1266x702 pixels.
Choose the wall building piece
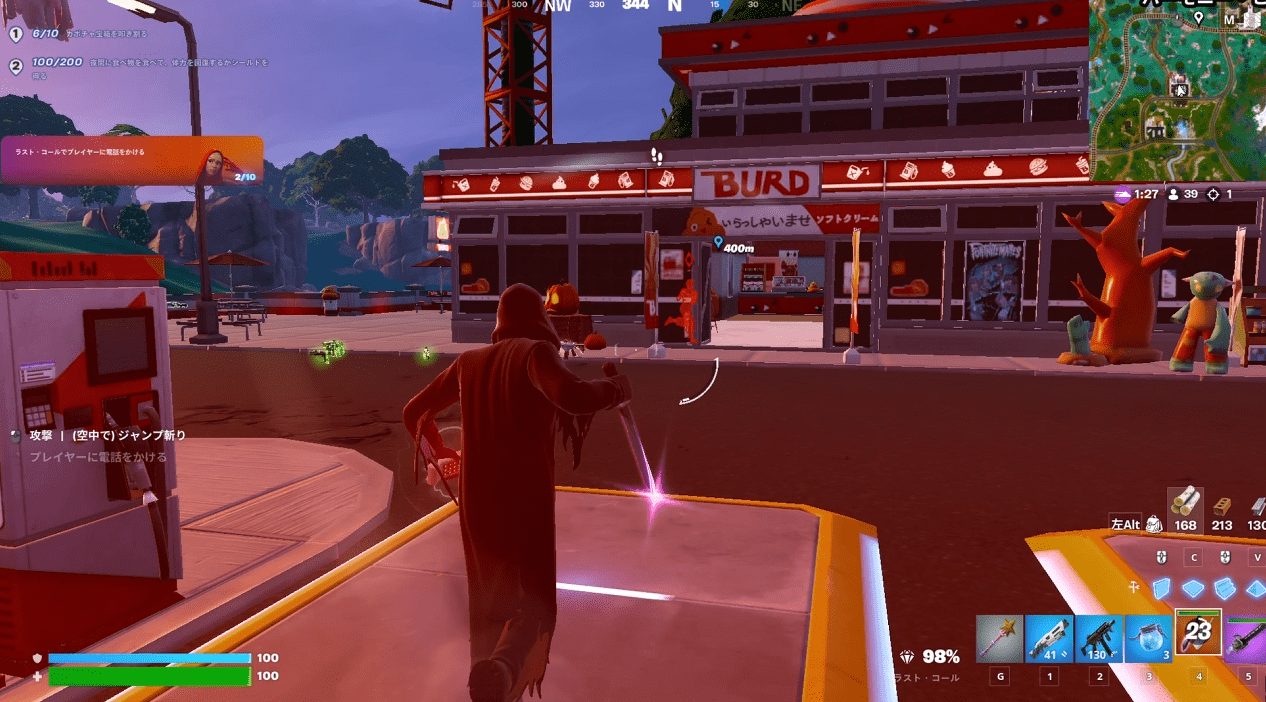(x=1160, y=588)
